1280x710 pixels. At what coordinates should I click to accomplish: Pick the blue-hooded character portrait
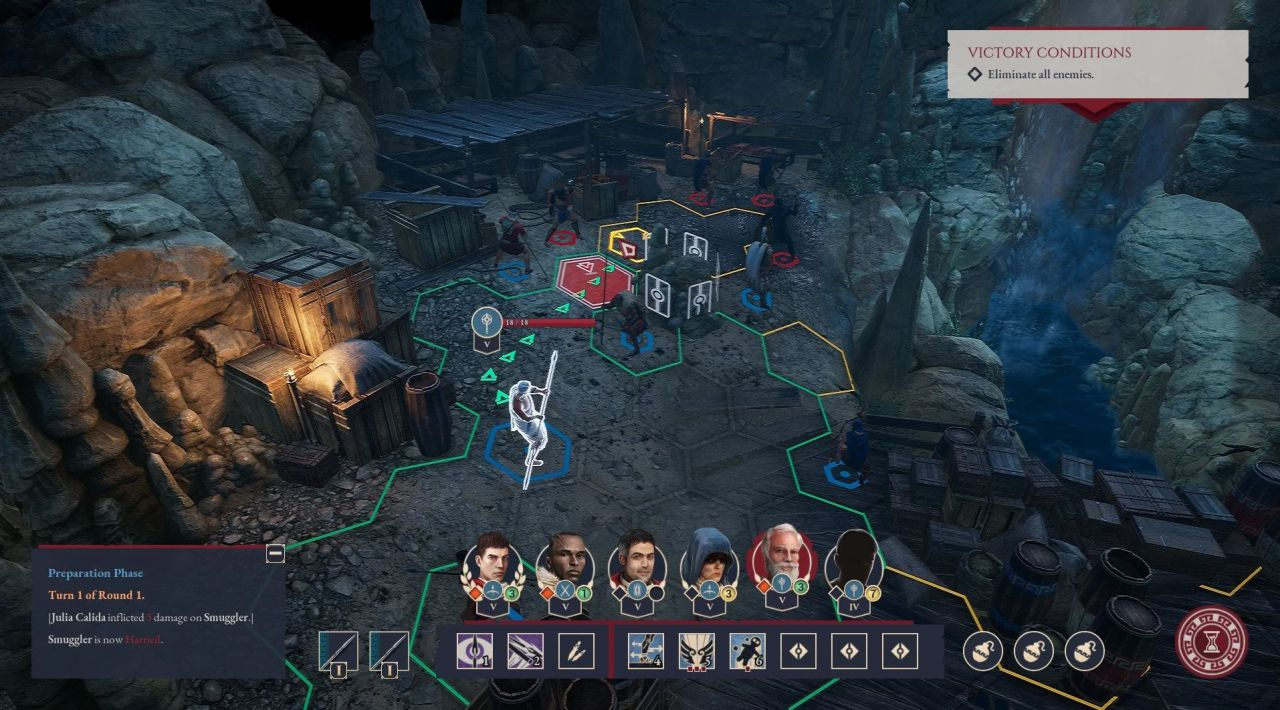pos(710,564)
